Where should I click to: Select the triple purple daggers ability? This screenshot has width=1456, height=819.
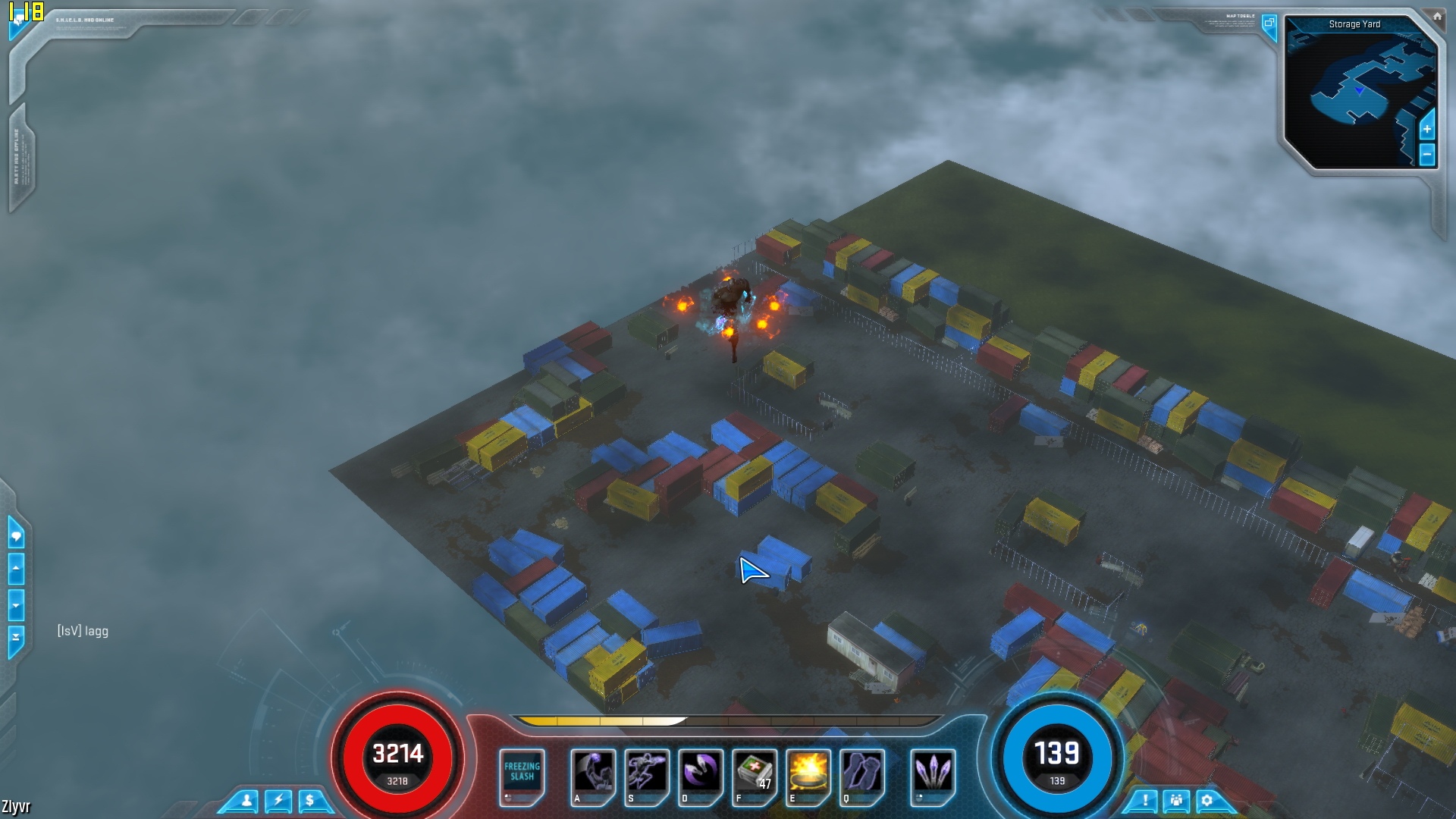click(x=933, y=774)
